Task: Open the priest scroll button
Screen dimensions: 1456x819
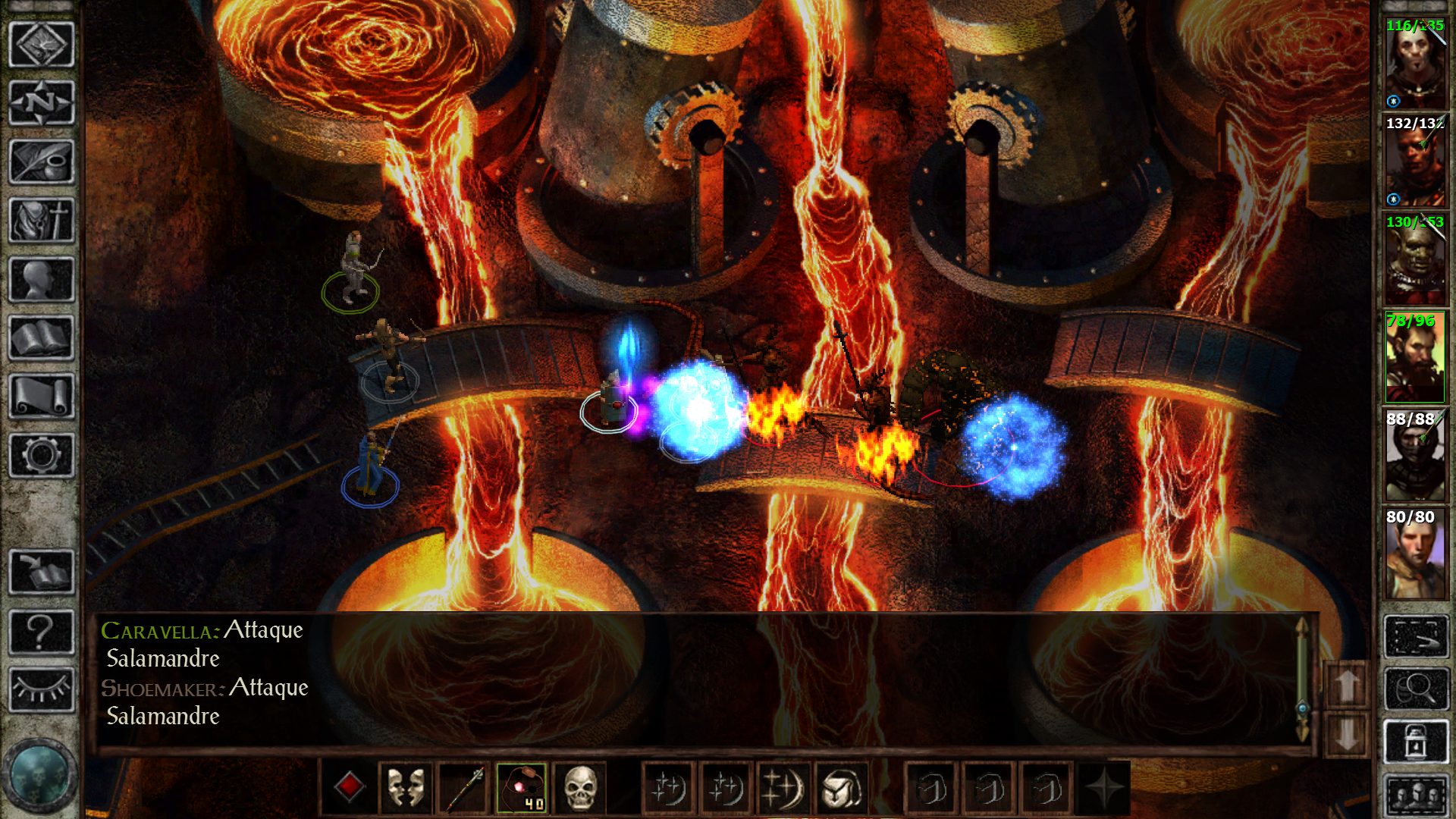Action: [x=41, y=397]
